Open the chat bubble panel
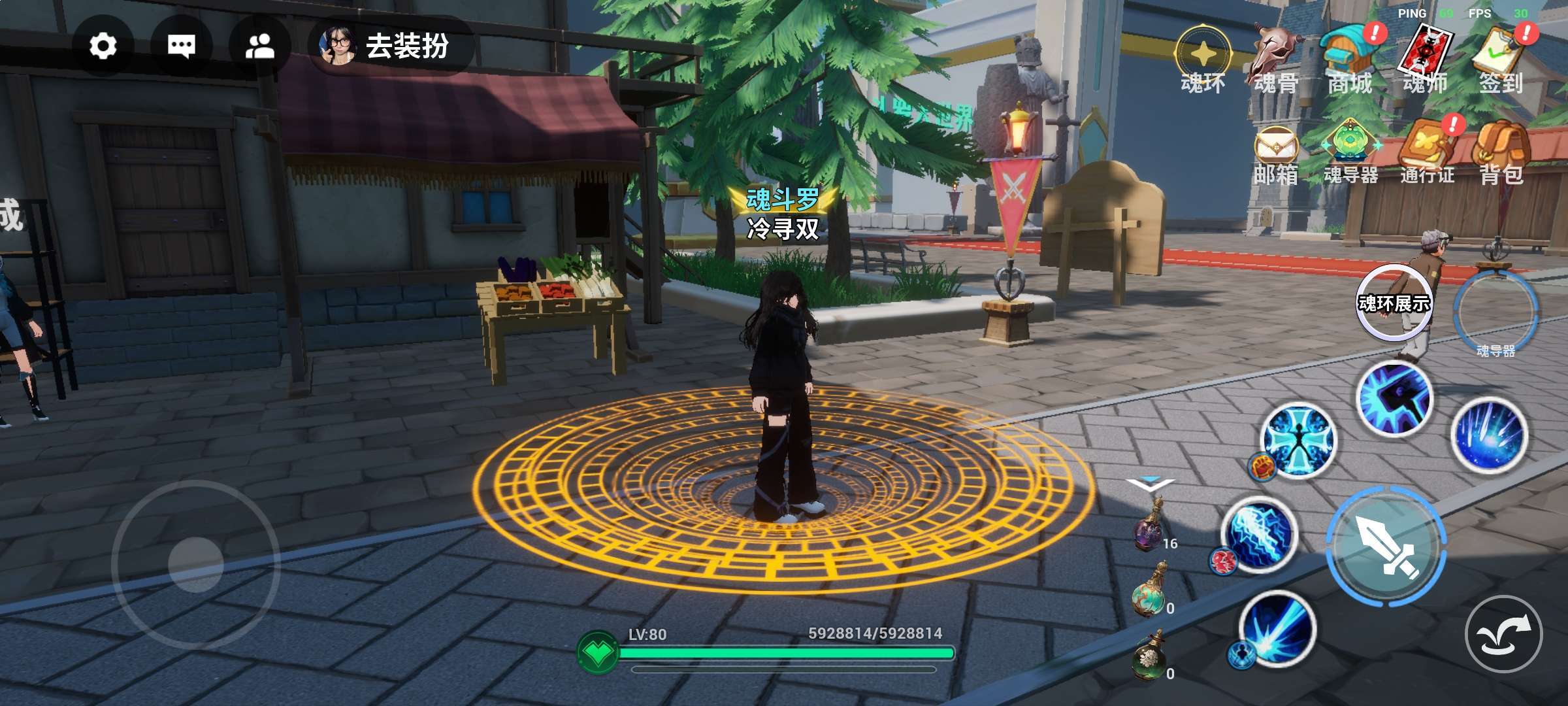Screen dimensions: 1568x706 pos(181,46)
